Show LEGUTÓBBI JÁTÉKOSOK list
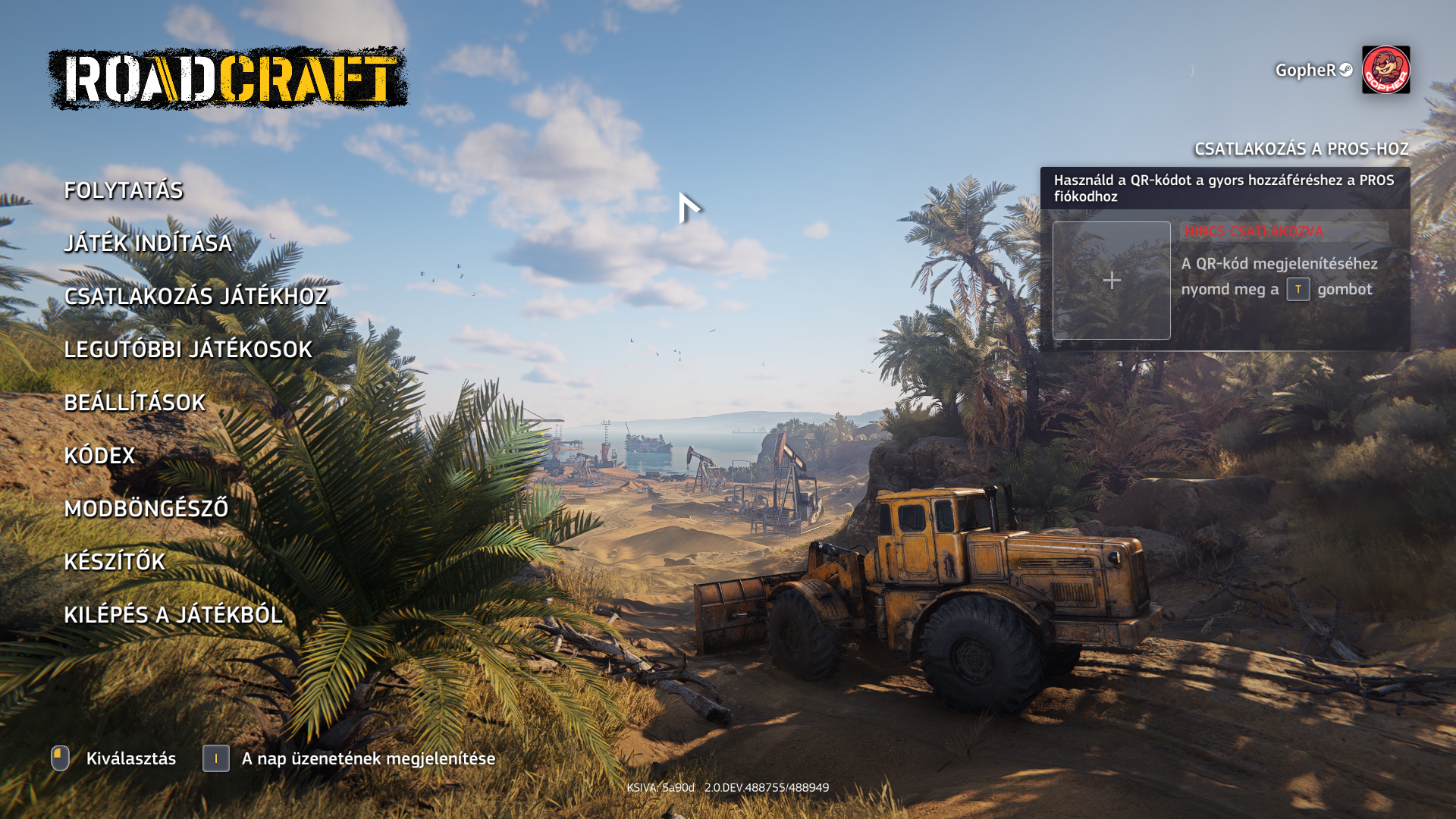 (188, 350)
